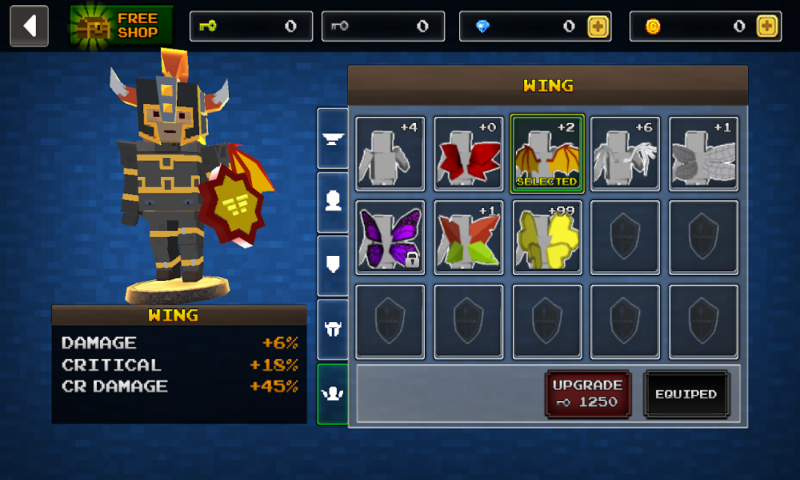
Task: Select the red and green +1 wing
Action: [469, 237]
